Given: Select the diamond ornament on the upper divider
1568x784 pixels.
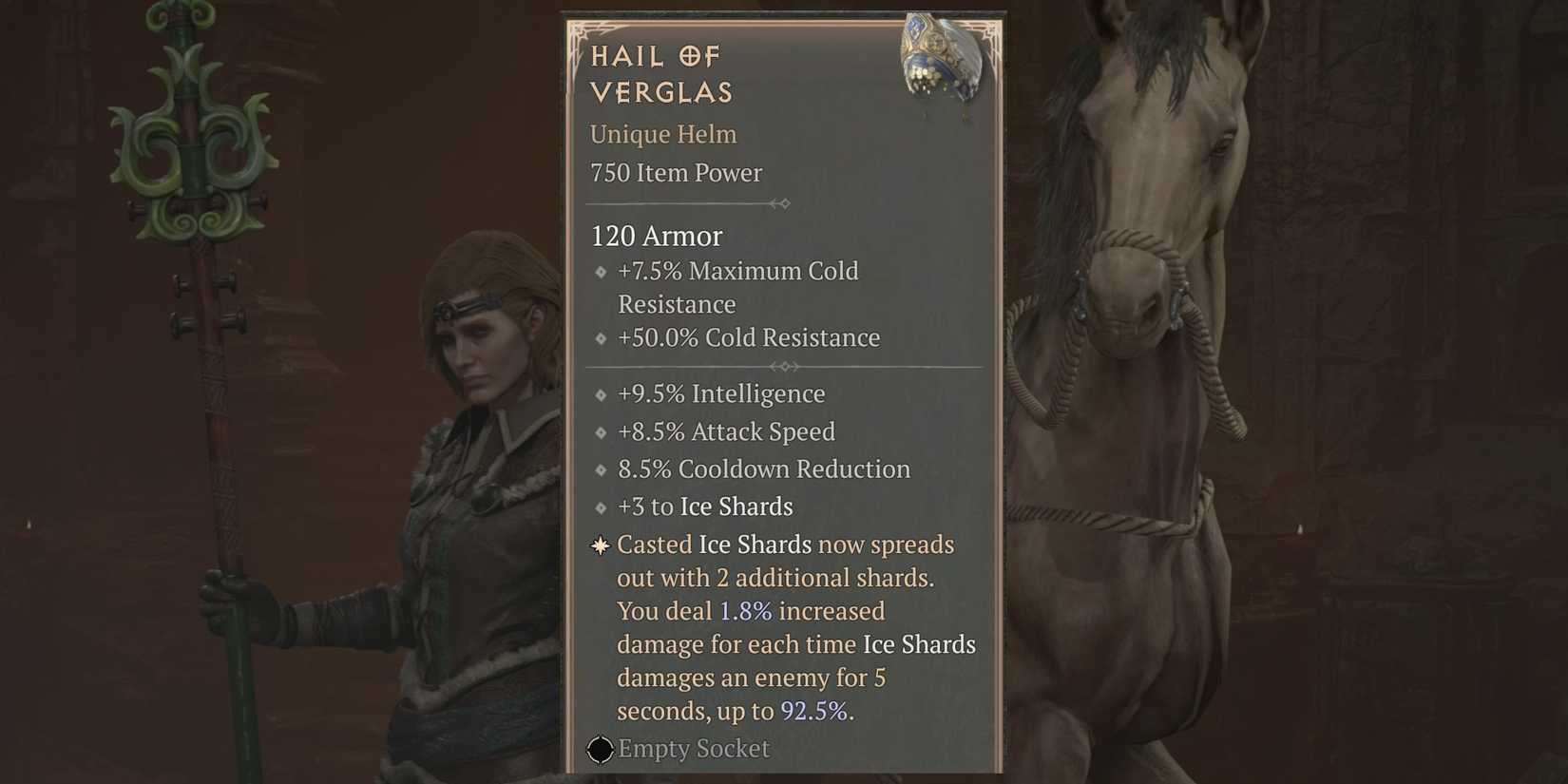Looking at the screenshot, I should (x=783, y=202).
